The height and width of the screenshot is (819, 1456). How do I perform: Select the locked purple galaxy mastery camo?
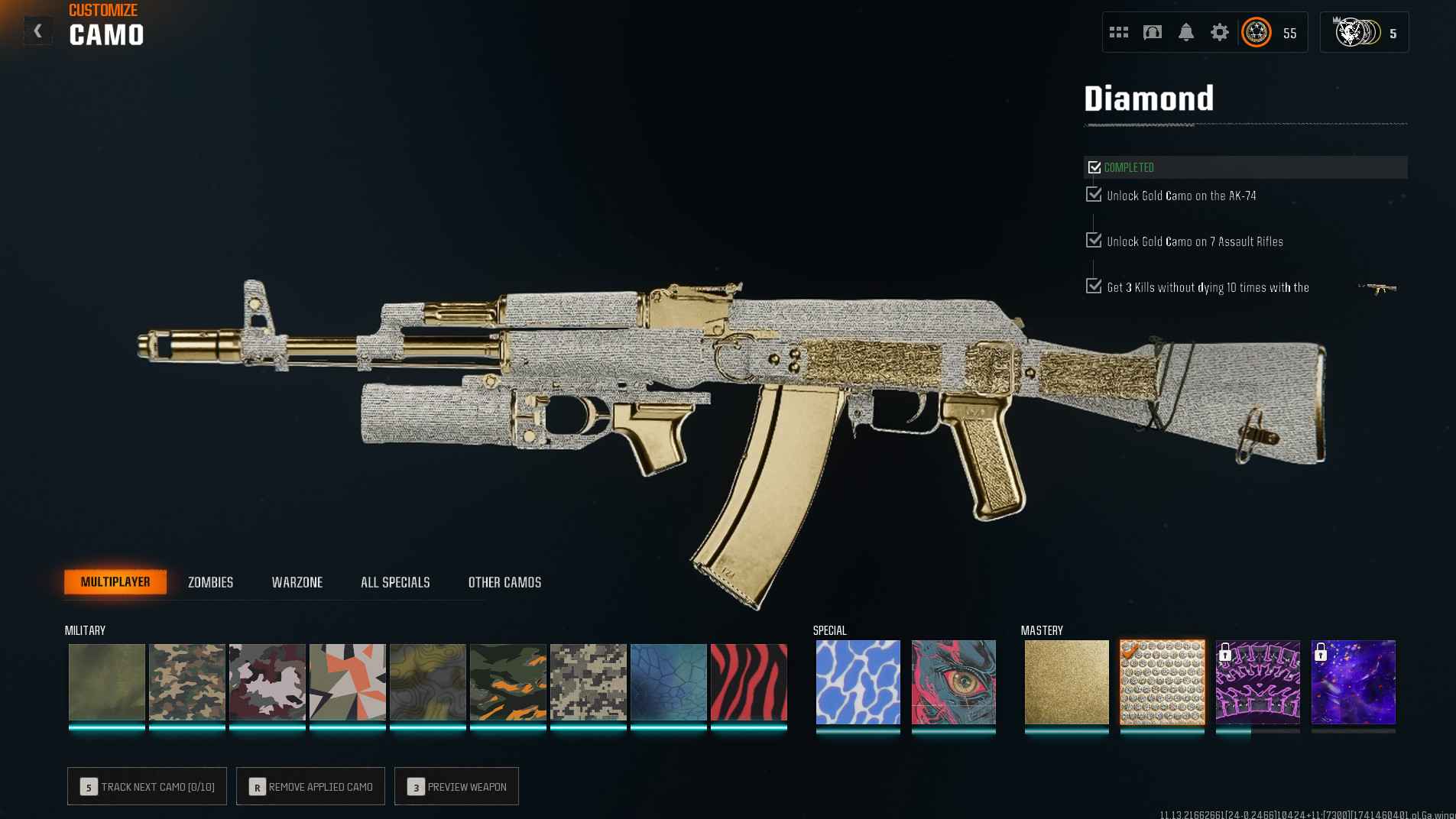(x=1353, y=682)
